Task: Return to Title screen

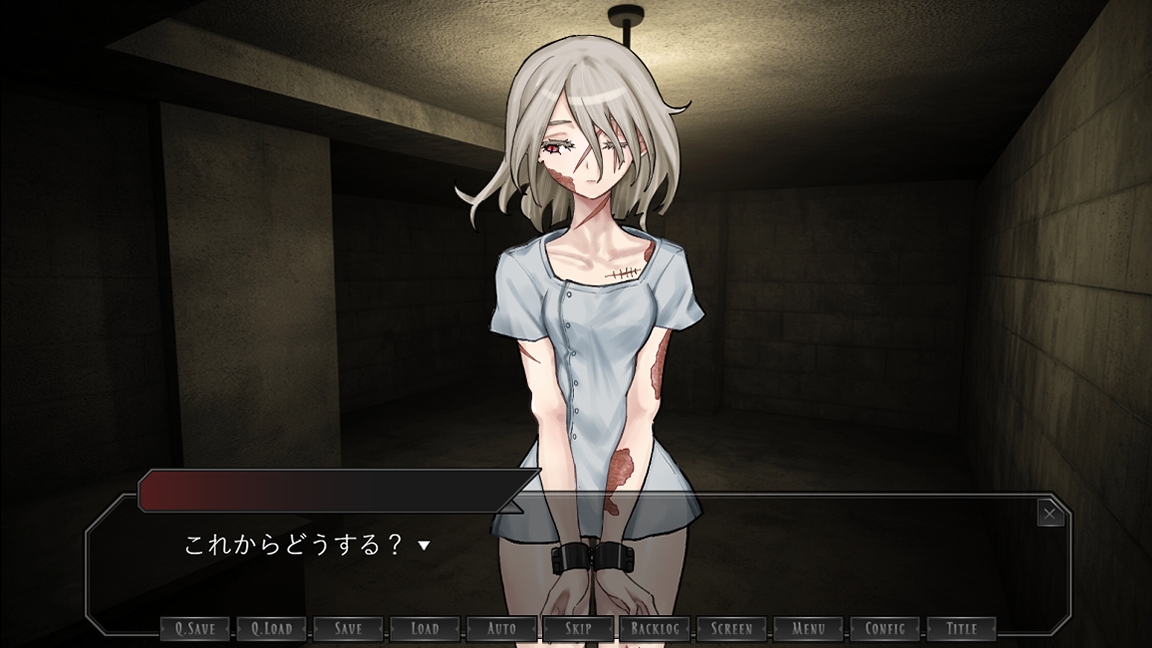Action: [x=962, y=629]
